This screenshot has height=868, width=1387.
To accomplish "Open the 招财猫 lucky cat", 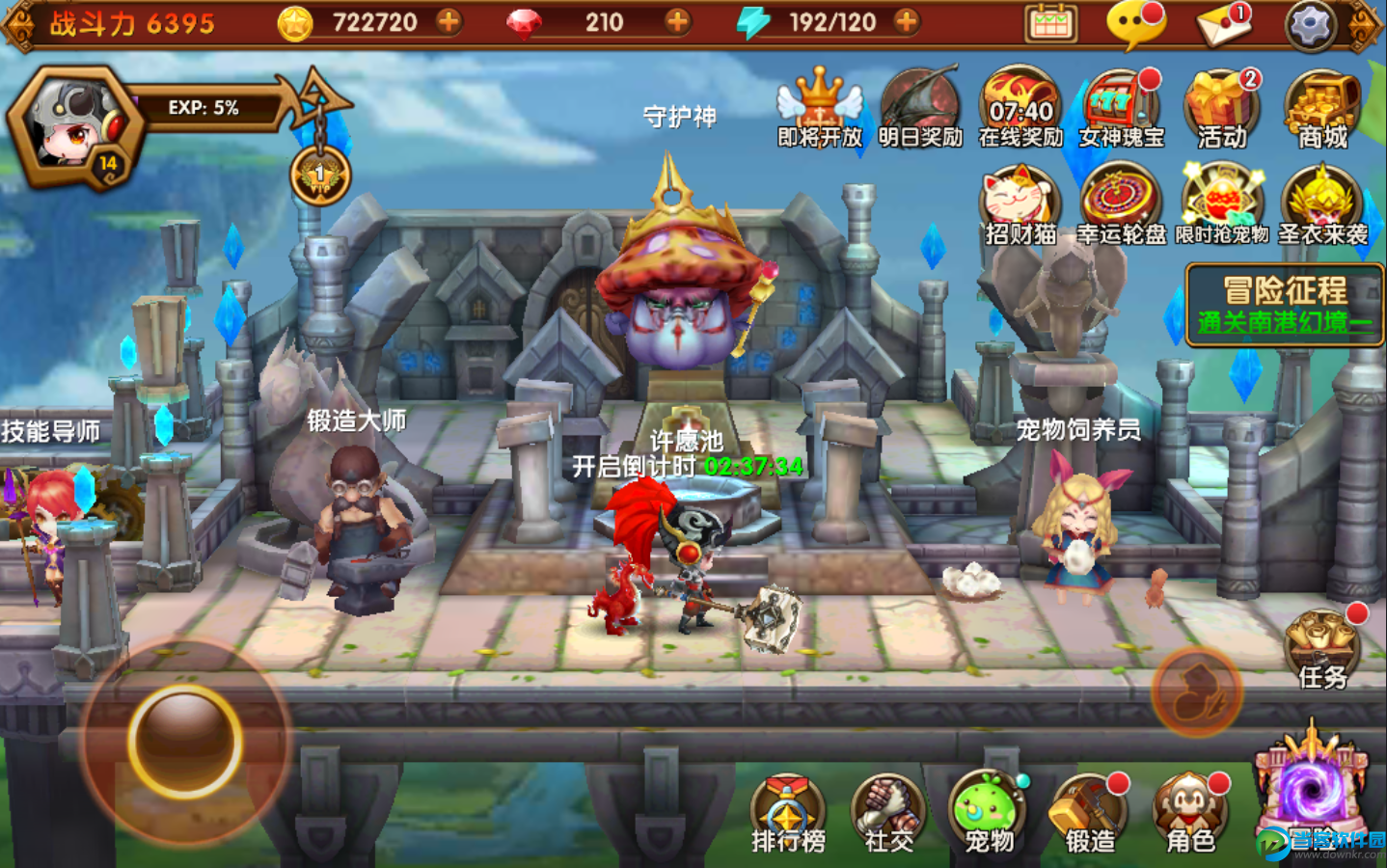I will 1020,204.
